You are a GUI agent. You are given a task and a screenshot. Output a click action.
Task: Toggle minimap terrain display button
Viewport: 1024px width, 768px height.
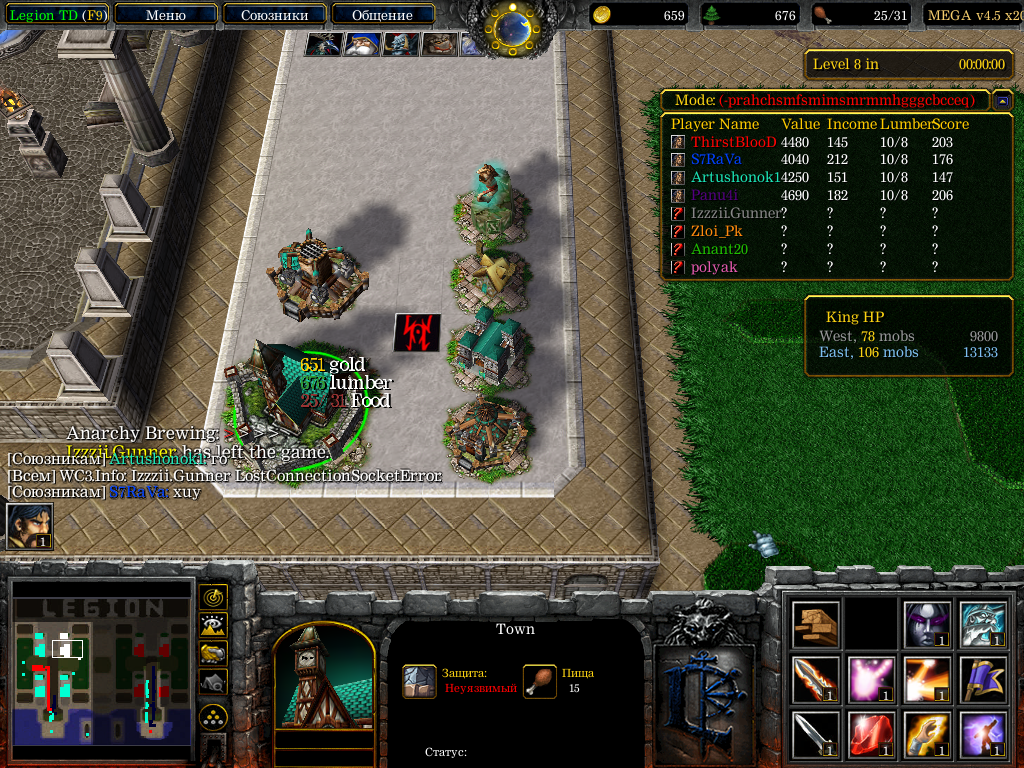coord(213,625)
